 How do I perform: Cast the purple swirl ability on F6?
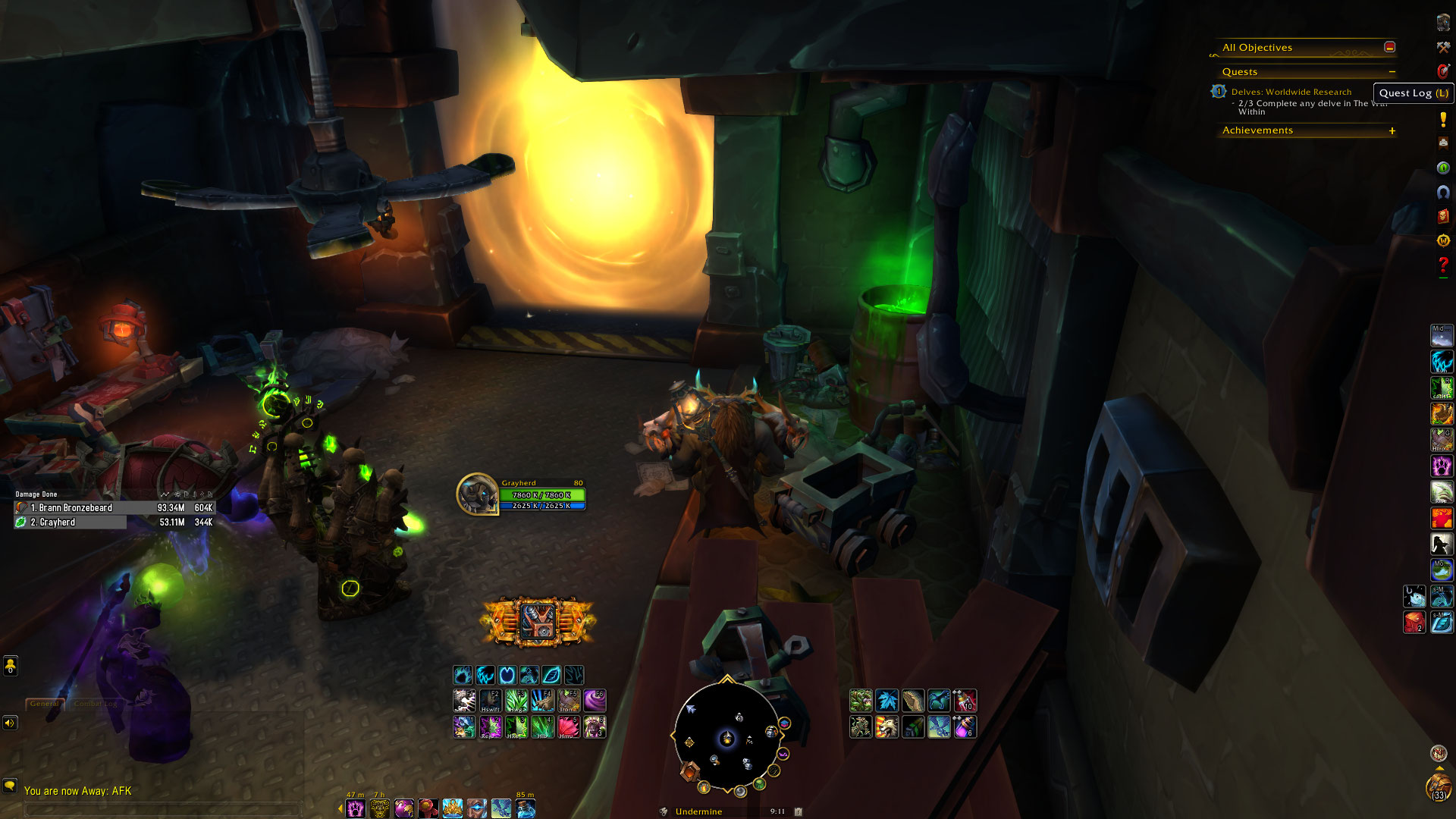click(x=594, y=700)
